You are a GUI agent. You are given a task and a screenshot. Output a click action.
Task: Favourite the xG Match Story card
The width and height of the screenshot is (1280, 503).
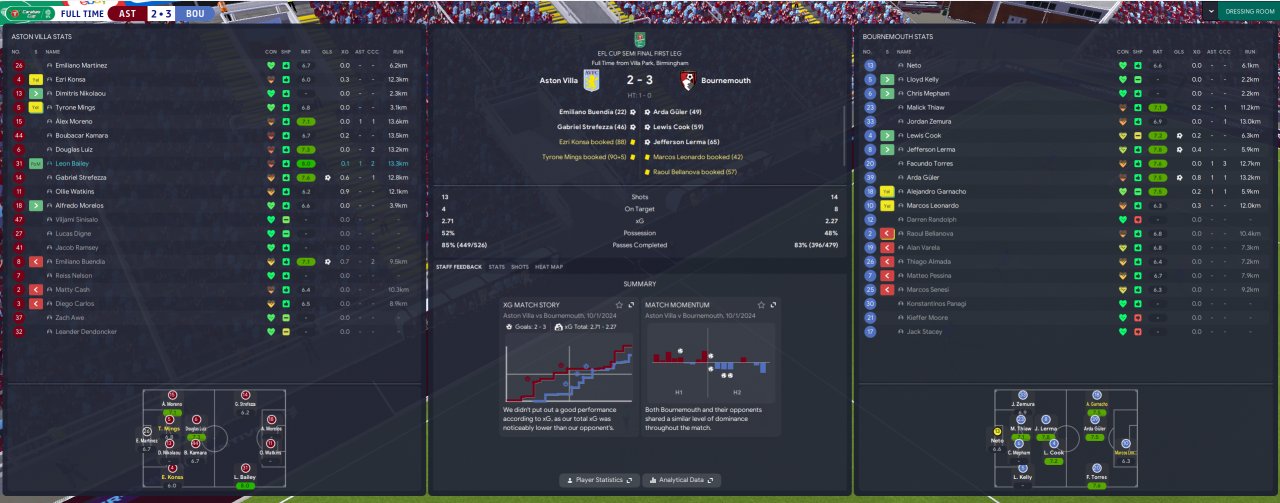[x=619, y=305]
